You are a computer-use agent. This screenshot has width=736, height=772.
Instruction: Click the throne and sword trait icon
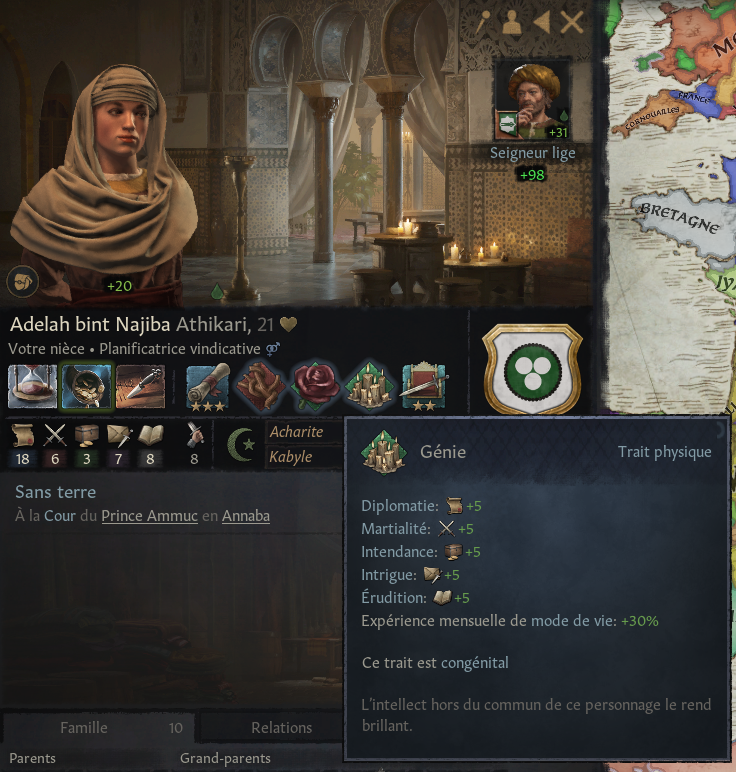tap(424, 386)
